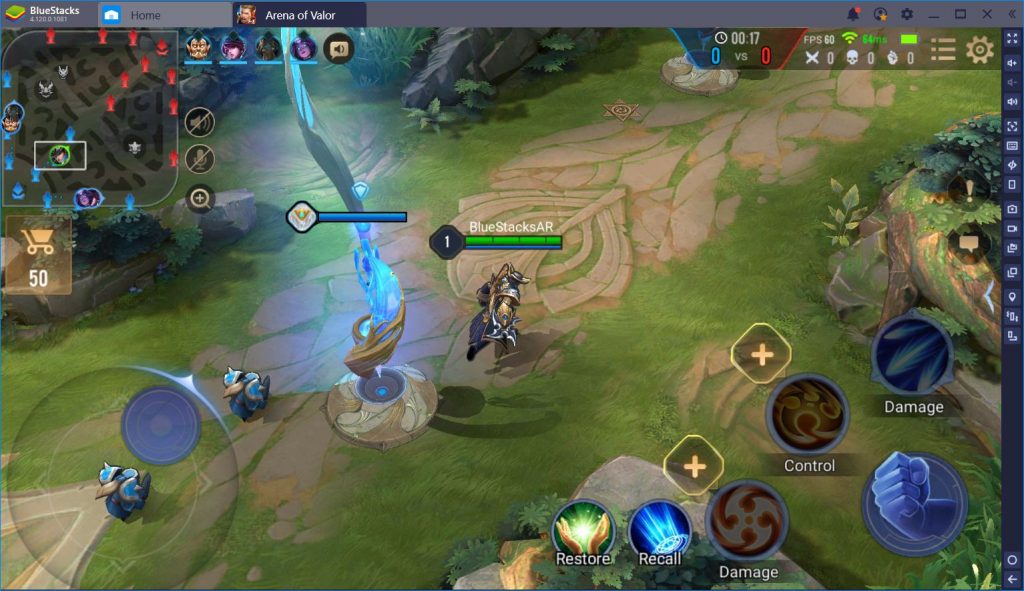
Task: Click the magnifier zoom button beside the minimap
Action: point(200,198)
